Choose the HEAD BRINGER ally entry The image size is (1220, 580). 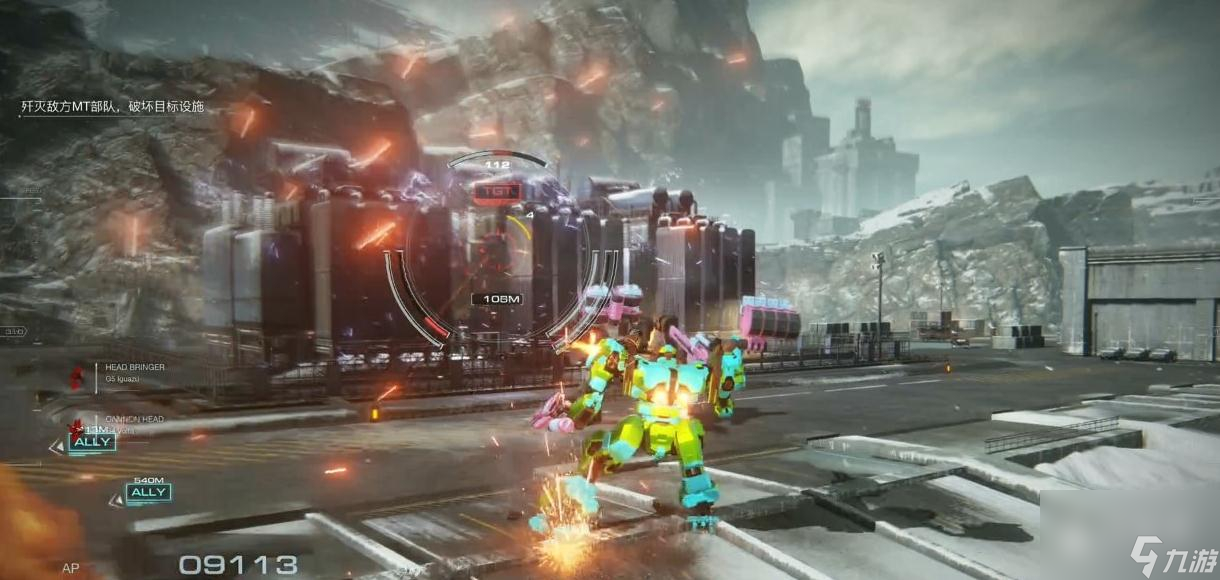(x=134, y=368)
